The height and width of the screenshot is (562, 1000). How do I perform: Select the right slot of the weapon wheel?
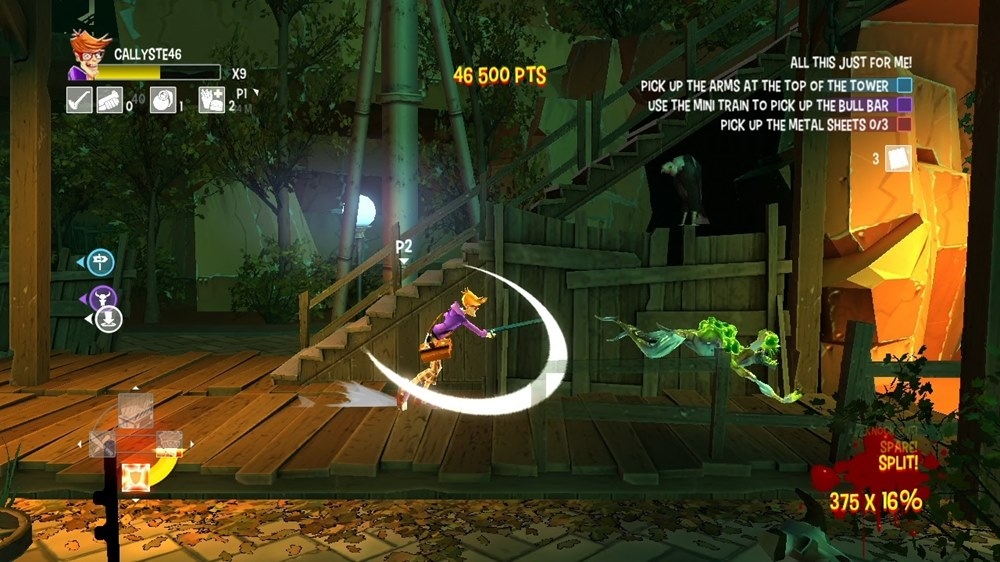[168, 443]
